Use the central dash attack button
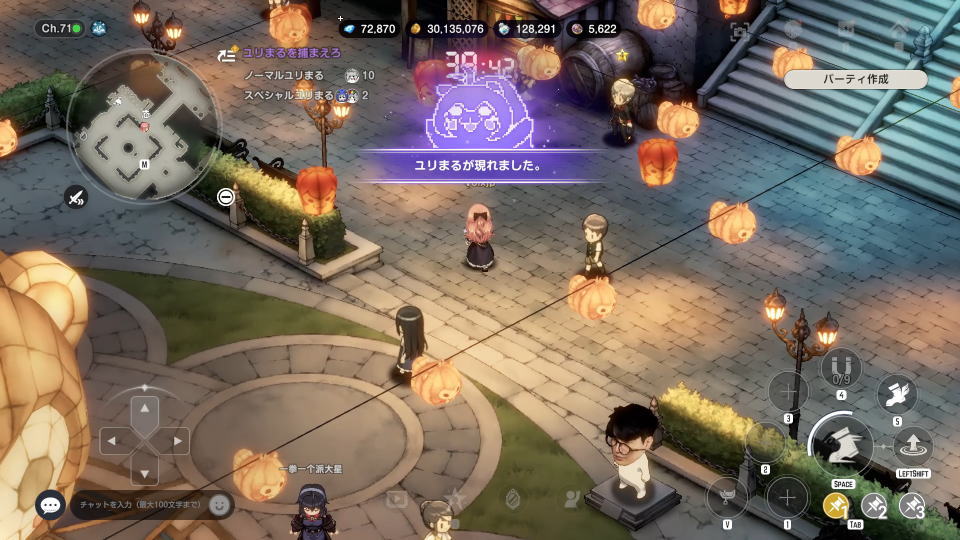Screen dimensions: 960x540 click(842, 443)
